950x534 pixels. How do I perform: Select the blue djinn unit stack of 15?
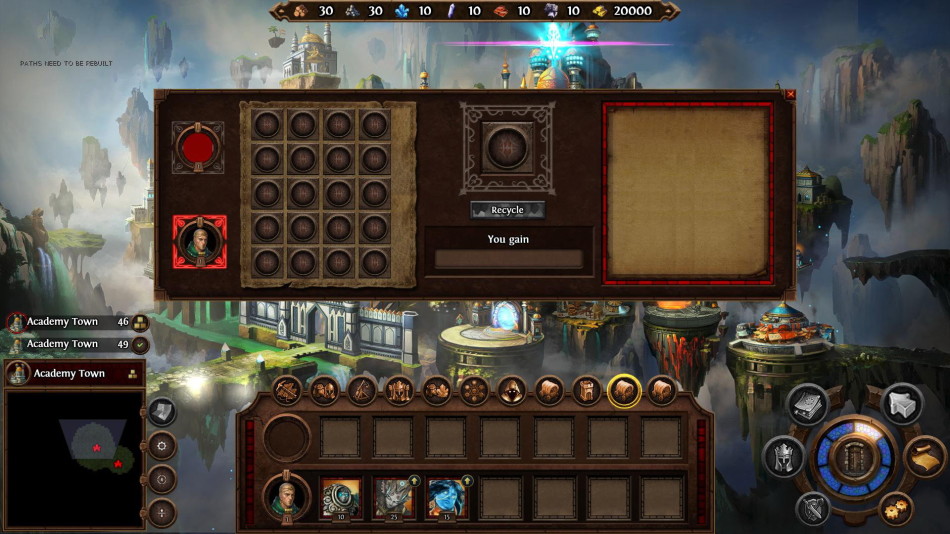click(x=447, y=497)
